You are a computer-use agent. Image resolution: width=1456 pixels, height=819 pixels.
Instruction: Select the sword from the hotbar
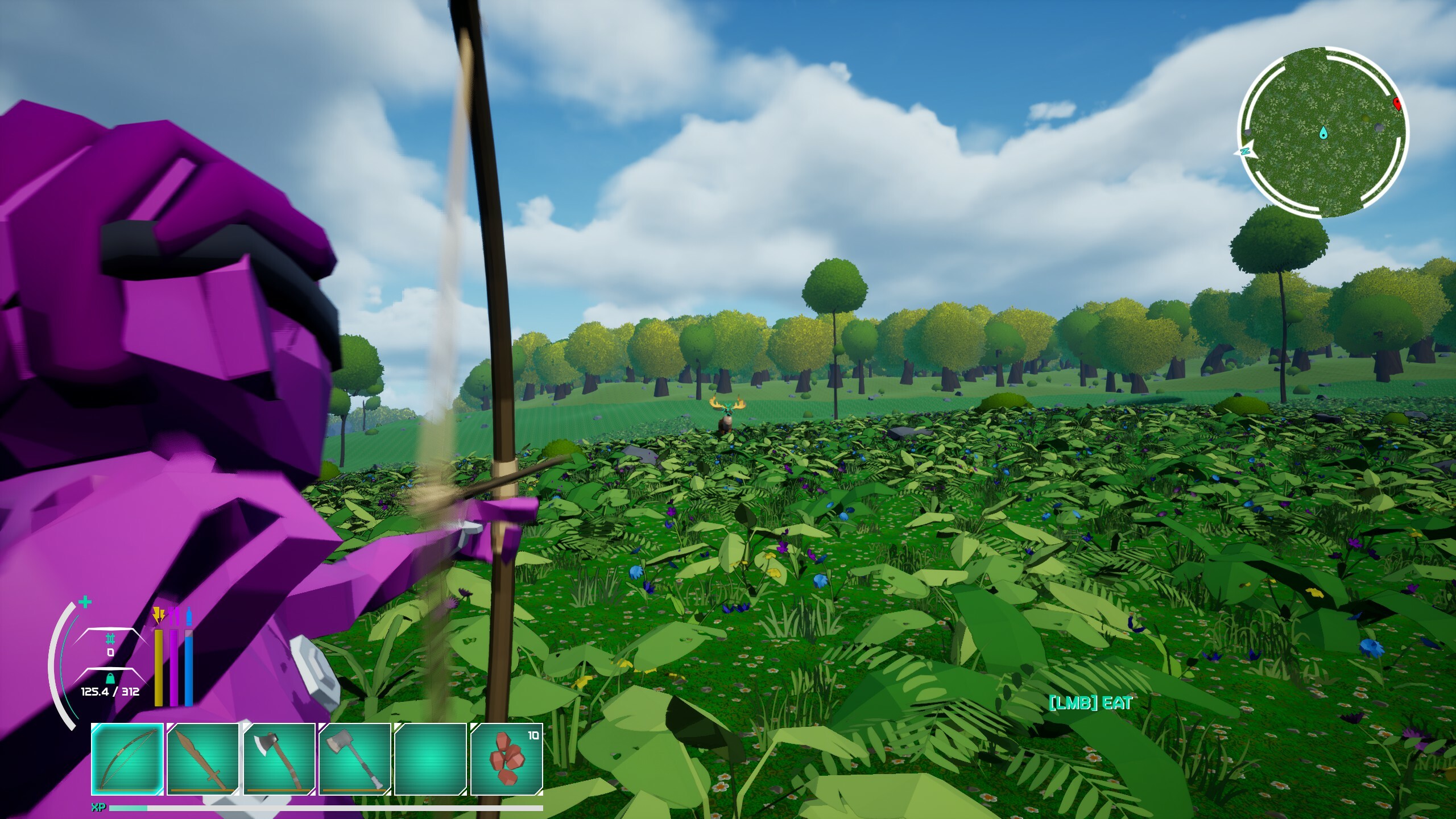coord(202,761)
